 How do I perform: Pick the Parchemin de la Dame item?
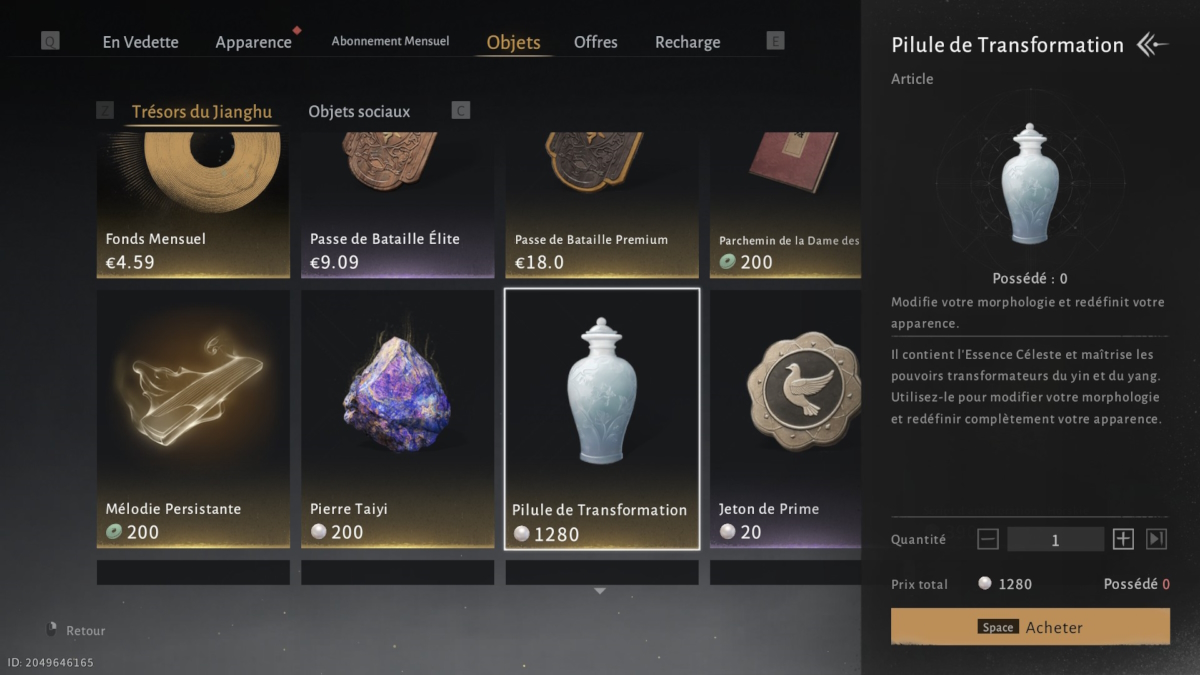click(x=786, y=205)
